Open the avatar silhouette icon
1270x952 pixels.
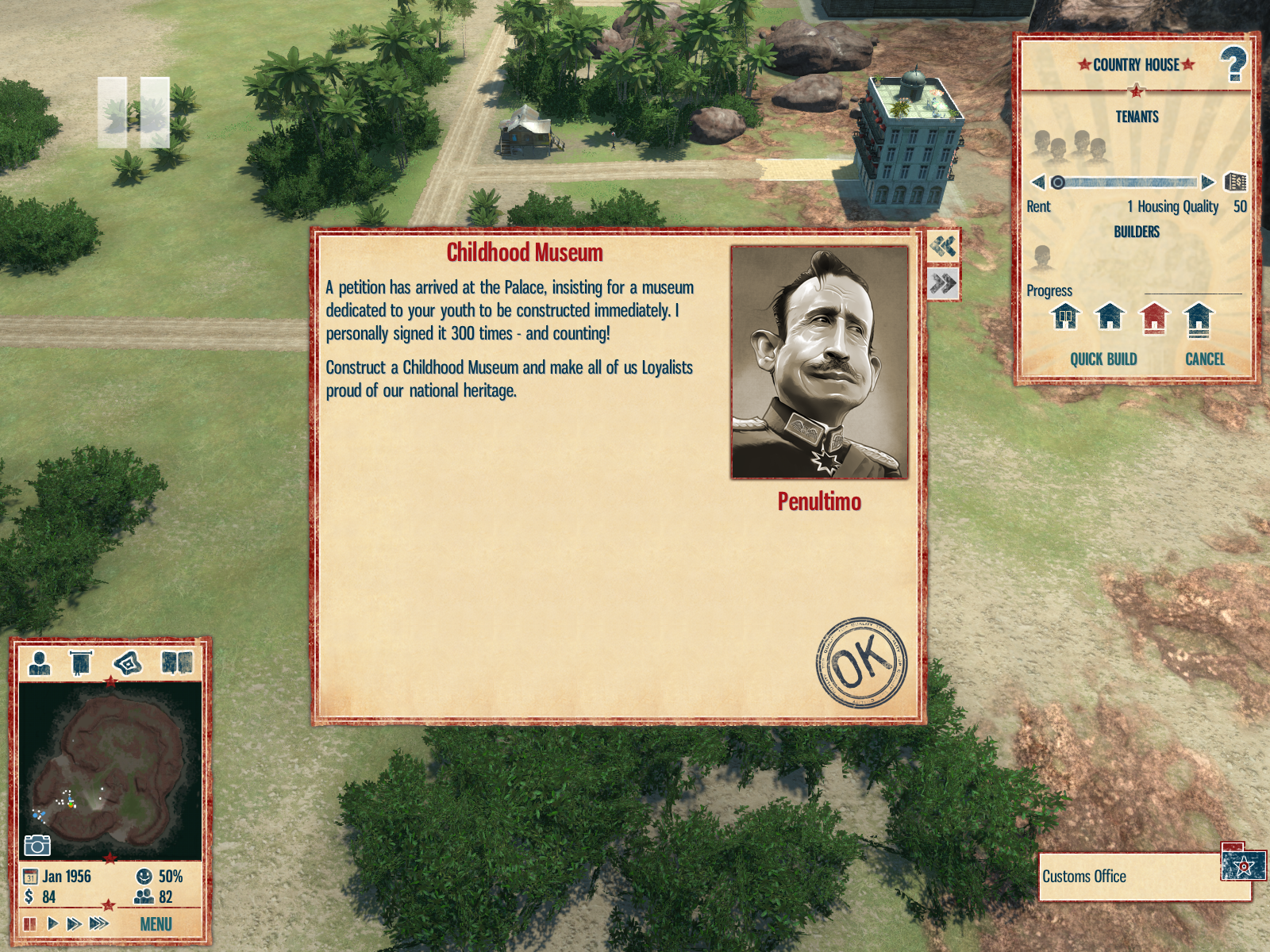(39, 662)
